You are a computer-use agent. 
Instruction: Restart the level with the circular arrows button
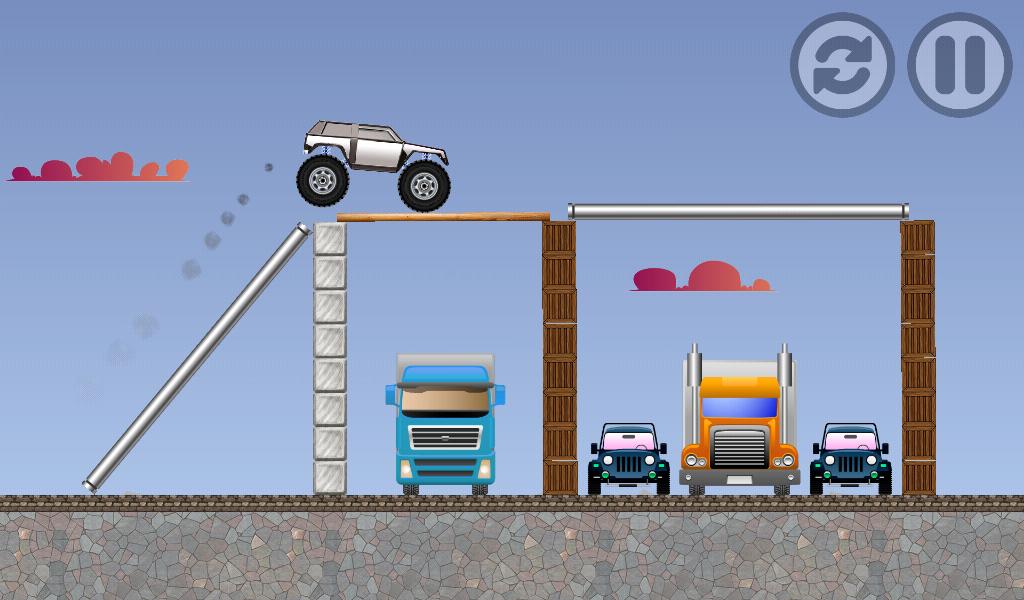842,65
